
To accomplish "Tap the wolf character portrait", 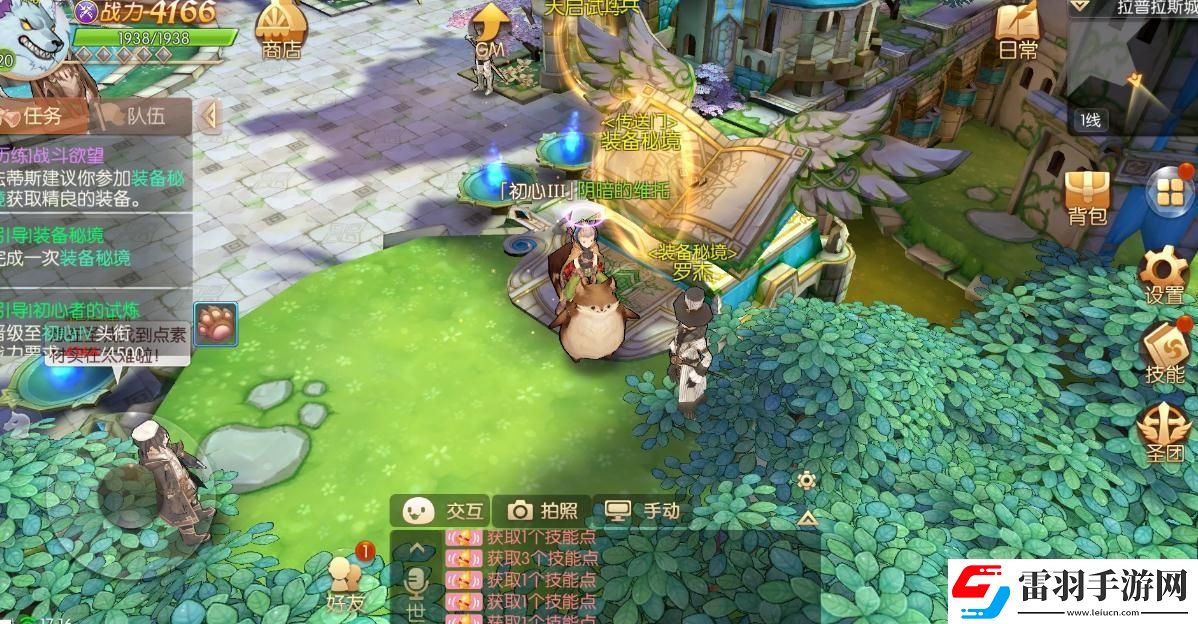I will tap(32, 35).
